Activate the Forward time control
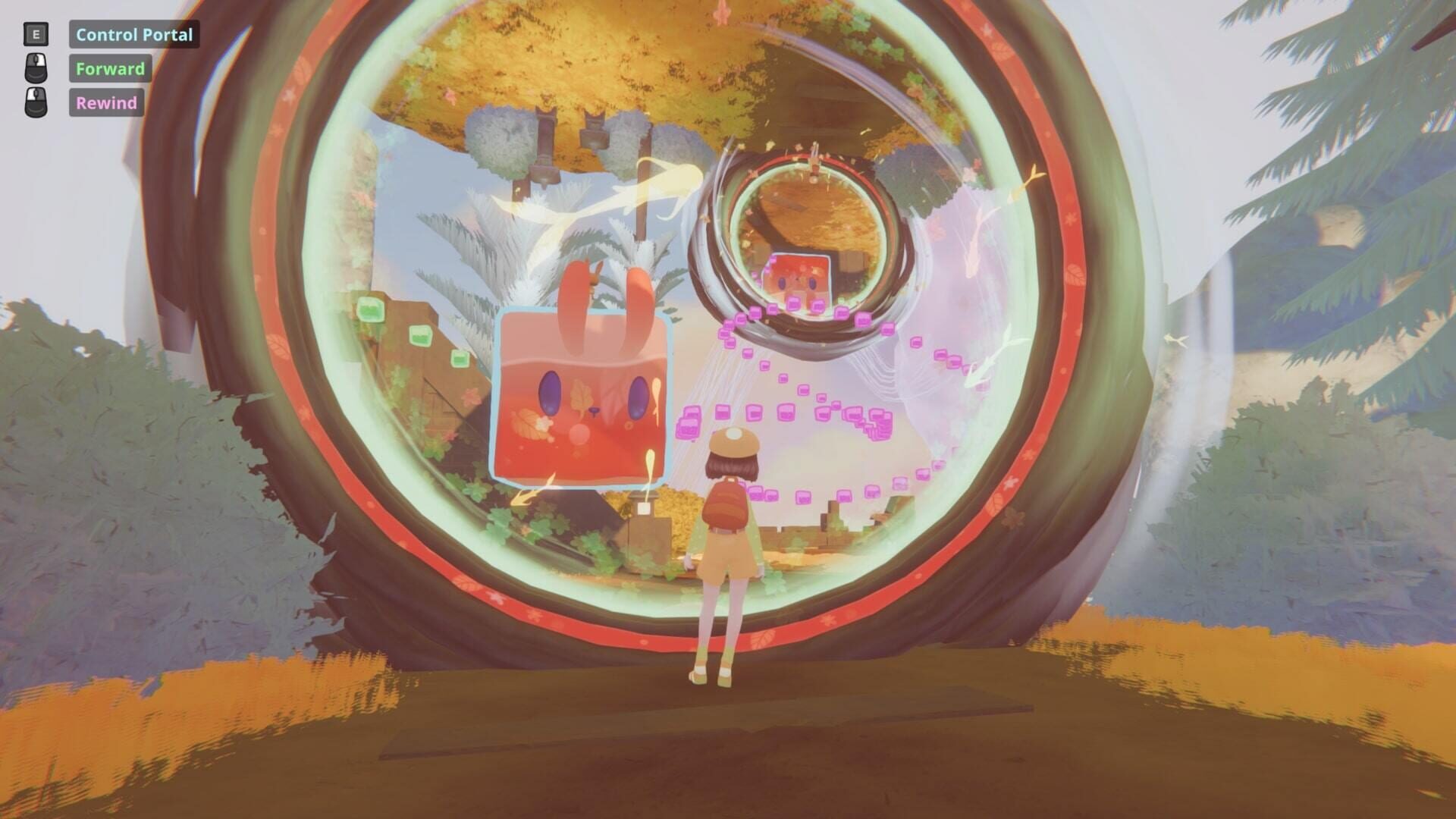 pos(109,68)
